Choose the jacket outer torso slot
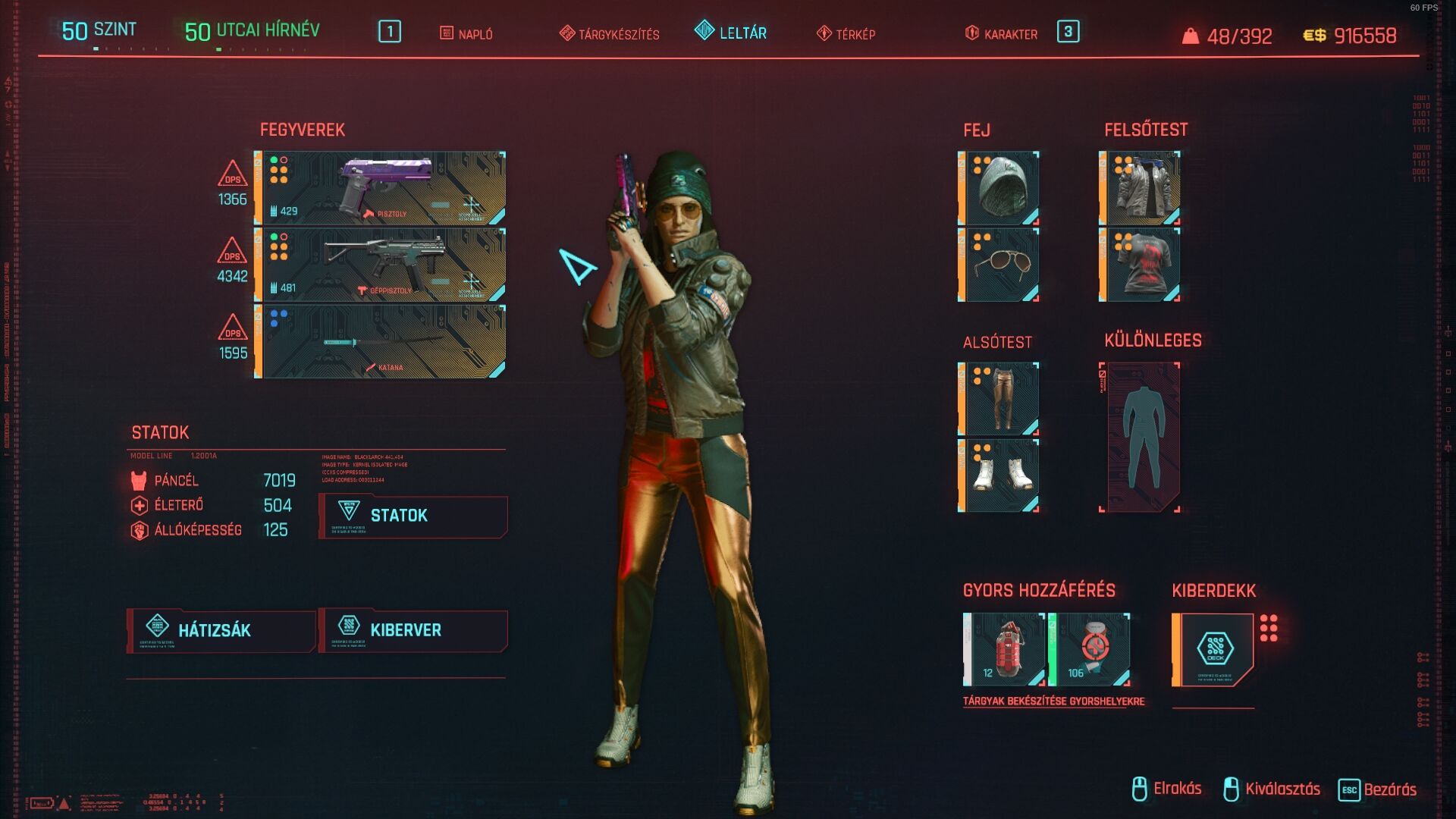1456x819 pixels. click(x=1141, y=188)
